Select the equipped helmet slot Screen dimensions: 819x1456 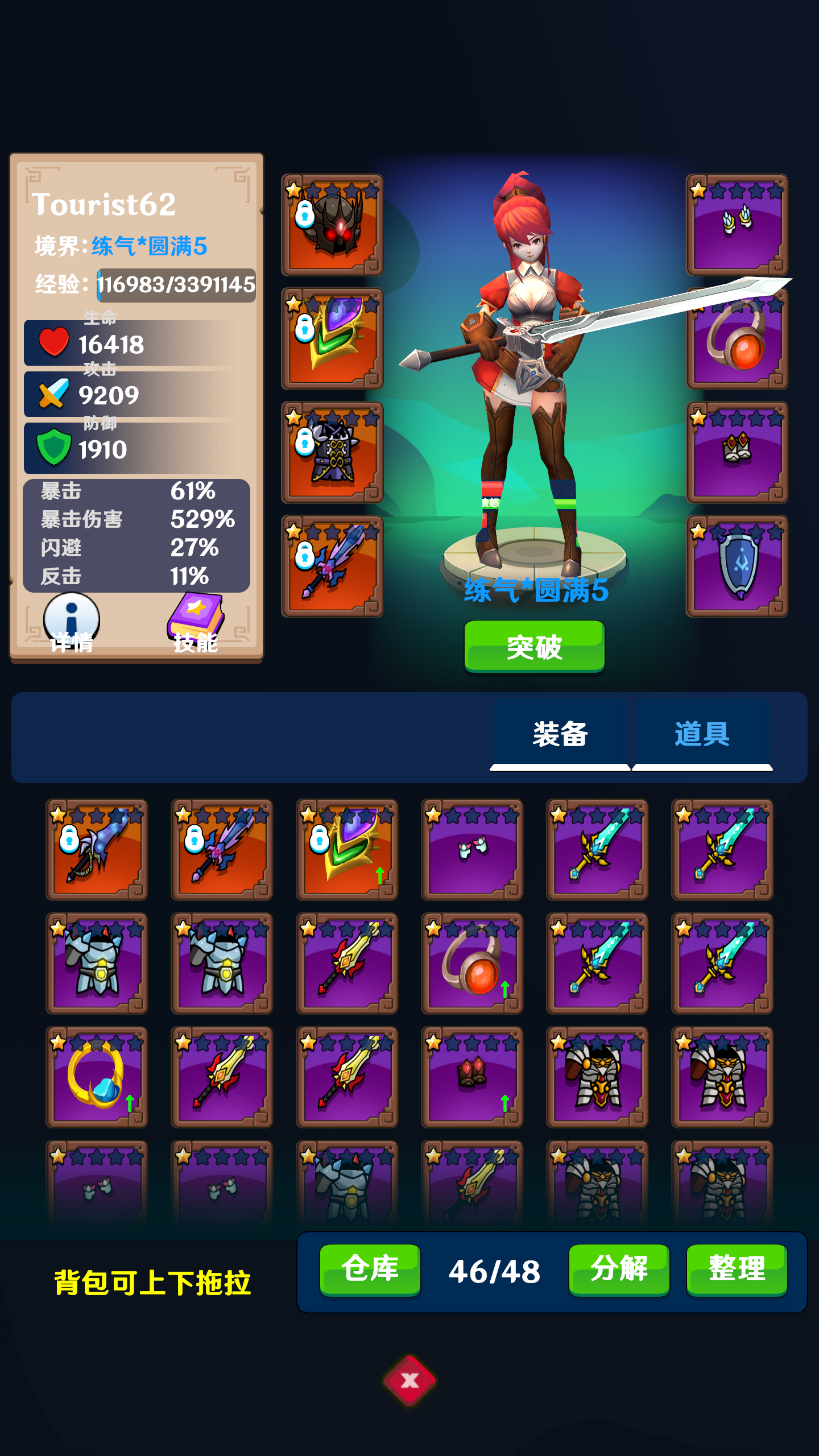[x=332, y=226]
